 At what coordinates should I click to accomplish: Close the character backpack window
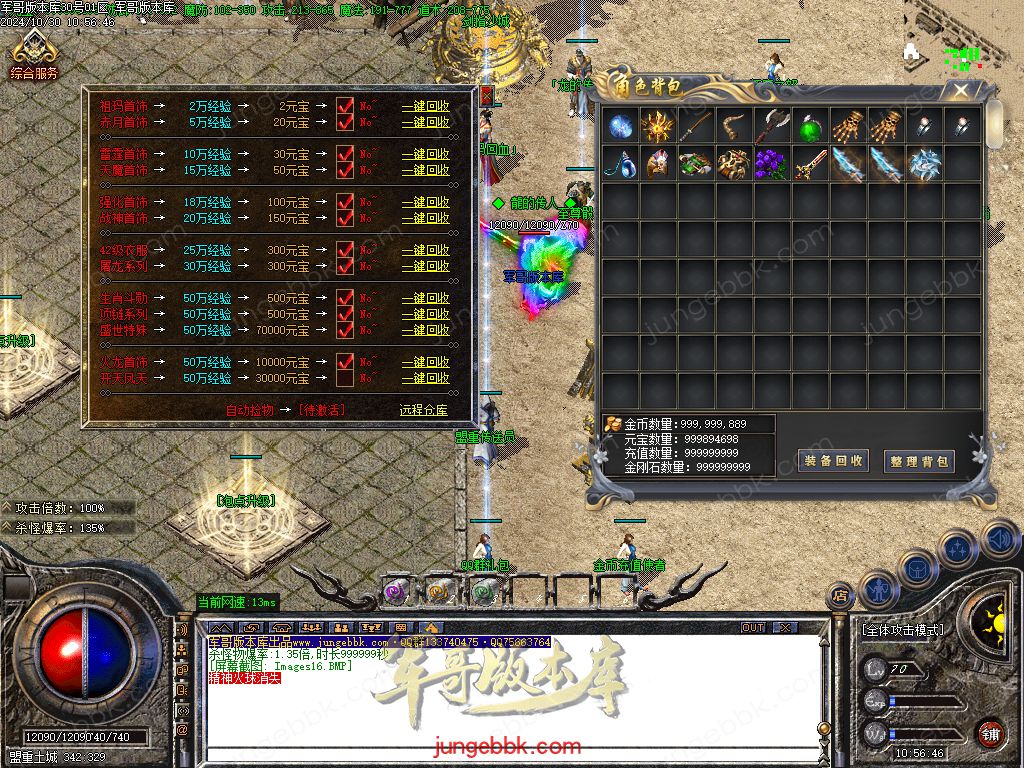point(961,91)
